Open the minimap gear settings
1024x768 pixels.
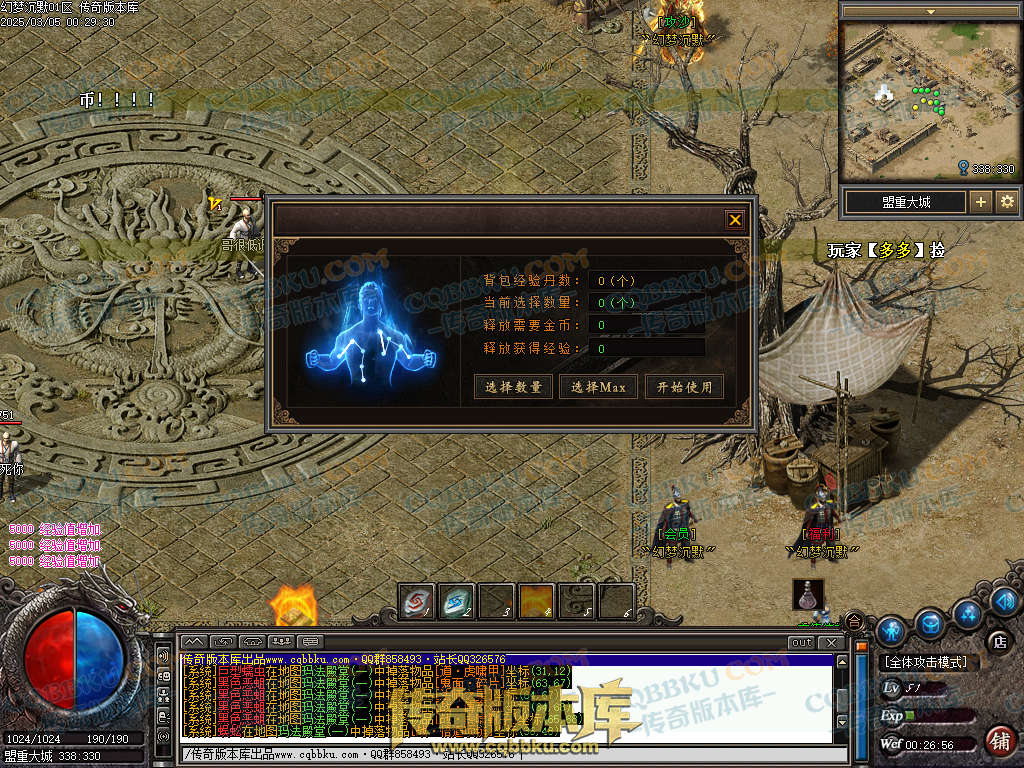click(x=1006, y=202)
